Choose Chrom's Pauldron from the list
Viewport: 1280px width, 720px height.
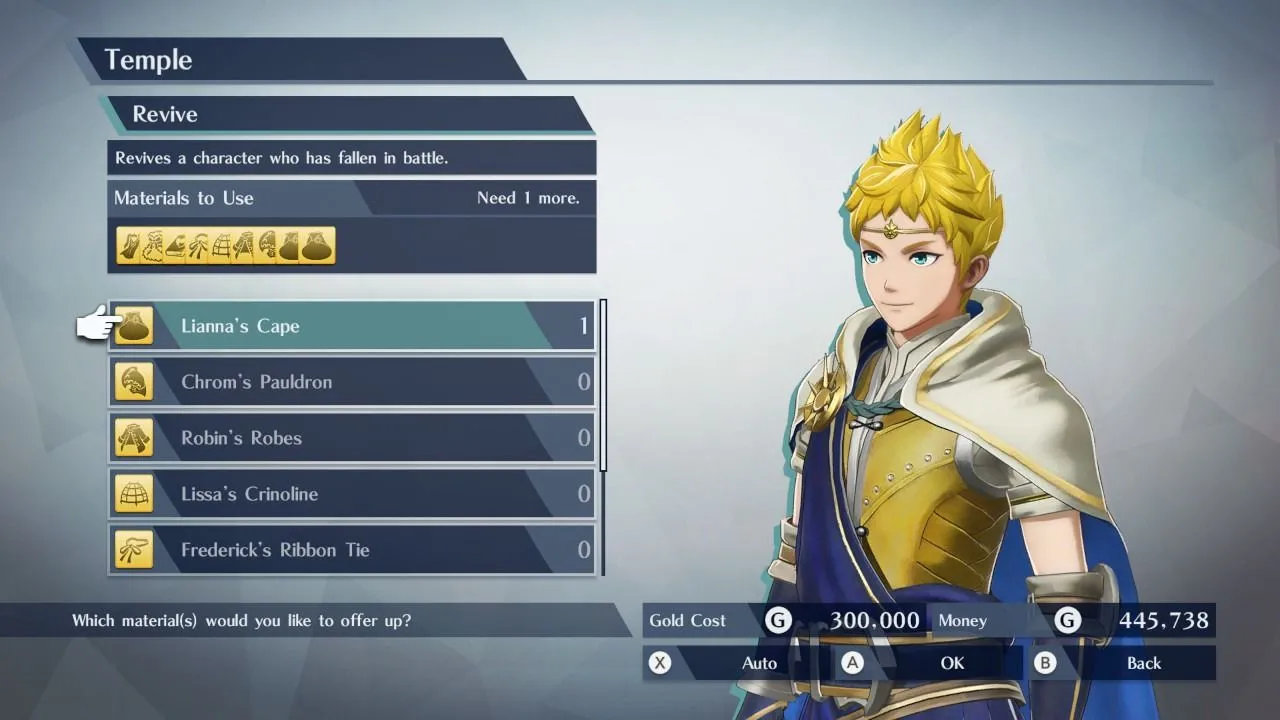[352, 382]
